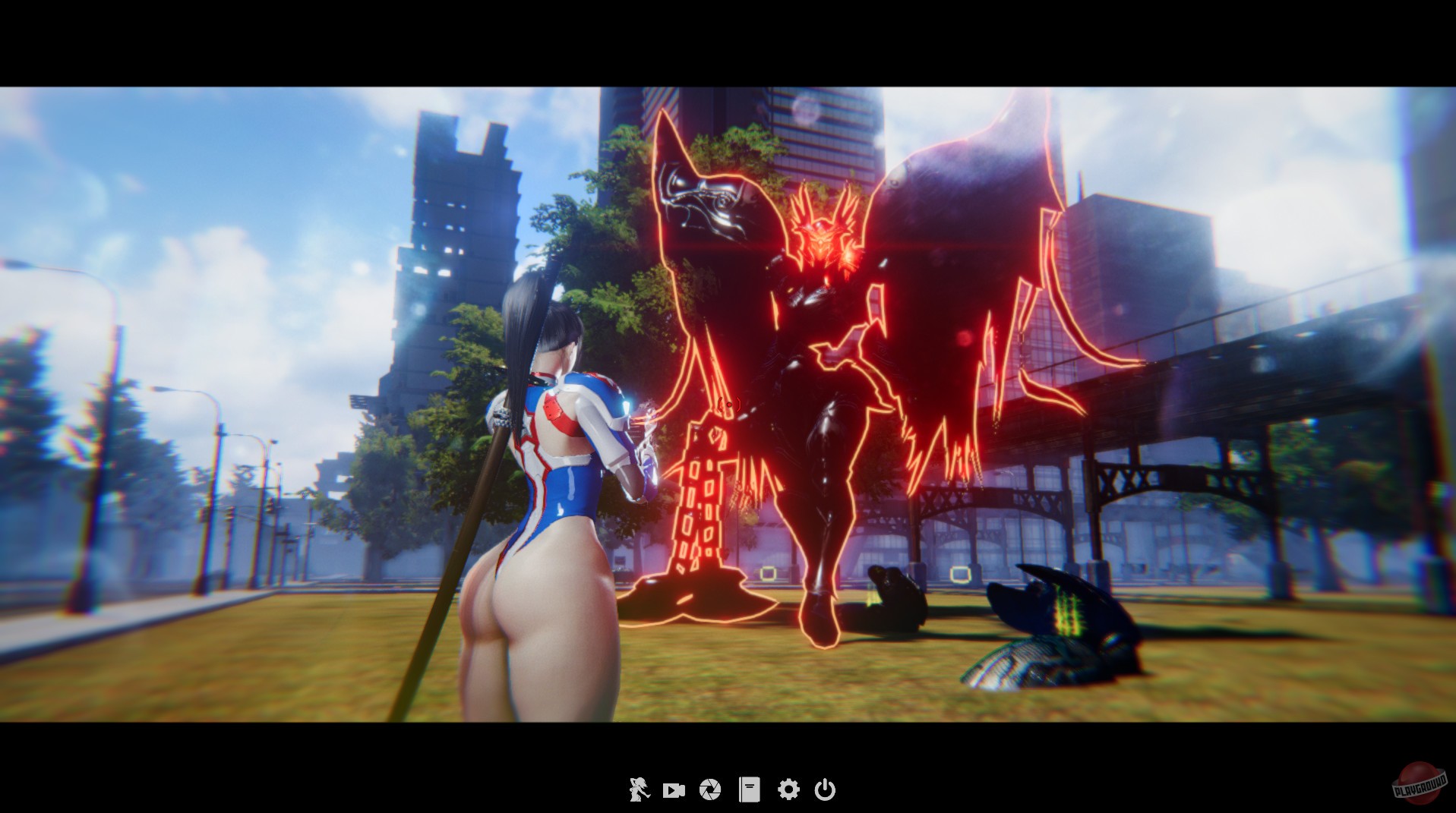Image resolution: width=1456 pixels, height=813 pixels.
Task: Open the journal book icon
Action: click(x=750, y=789)
